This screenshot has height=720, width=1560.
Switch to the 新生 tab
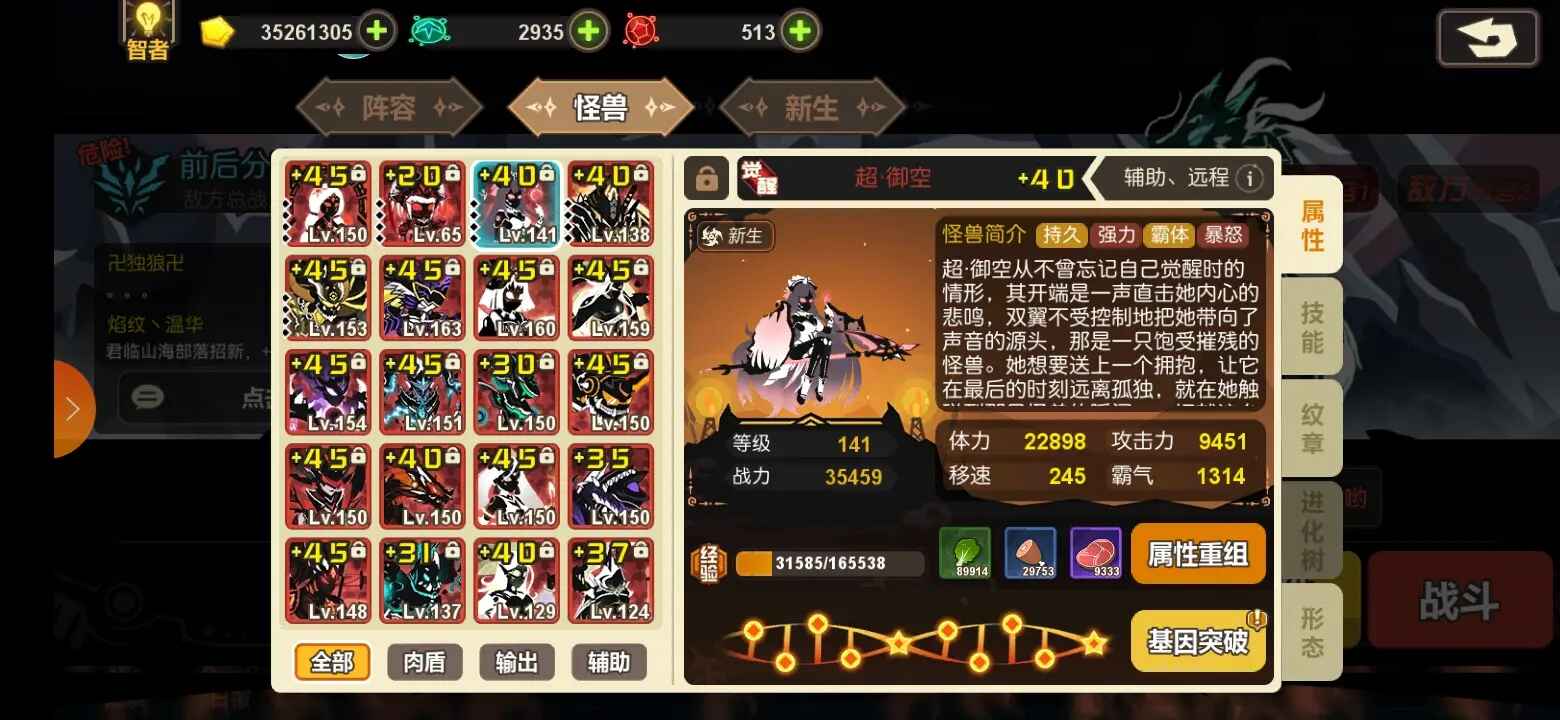[x=813, y=107]
